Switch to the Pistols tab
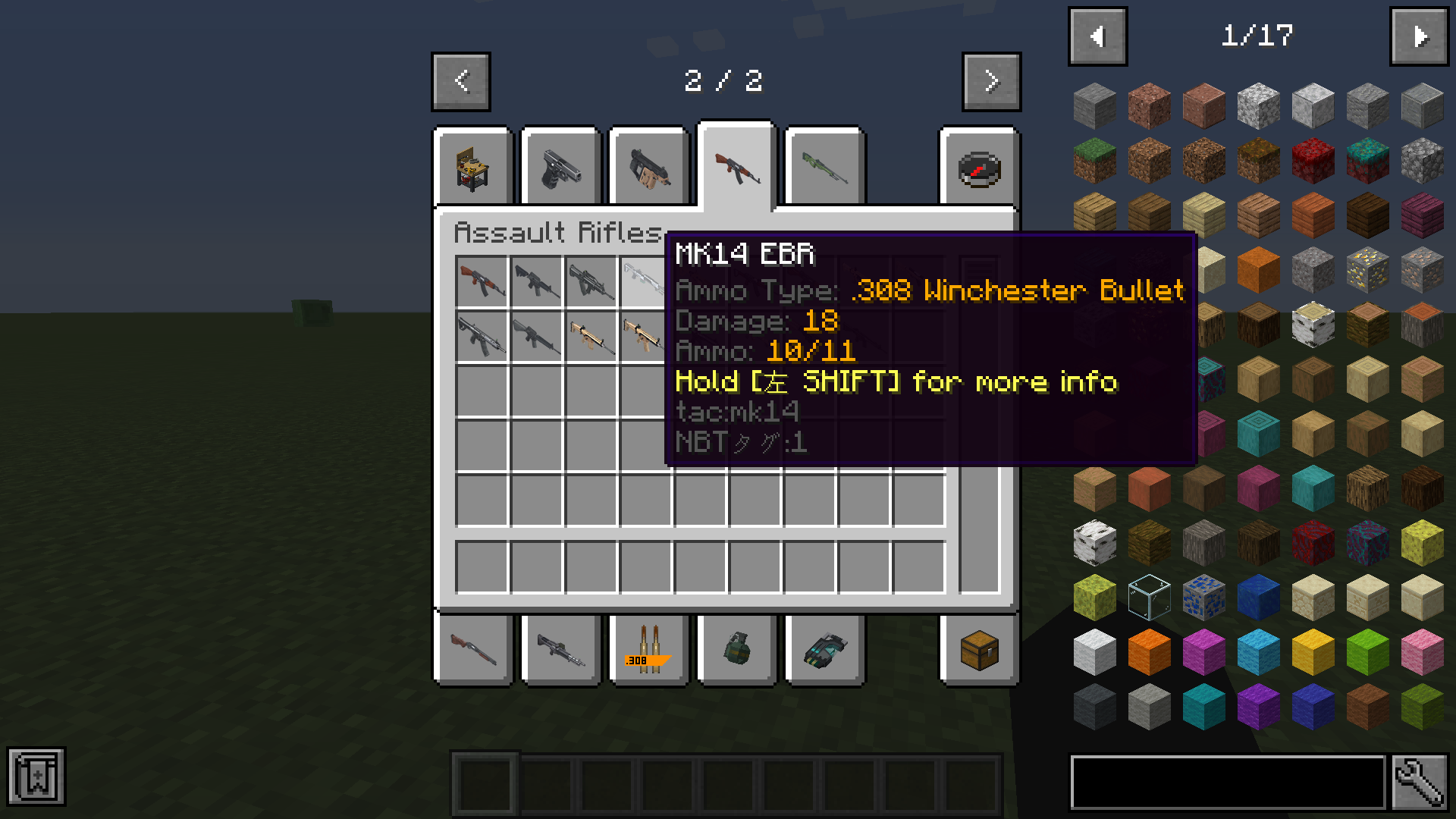The height and width of the screenshot is (819, 1456). tap(560, 168)
